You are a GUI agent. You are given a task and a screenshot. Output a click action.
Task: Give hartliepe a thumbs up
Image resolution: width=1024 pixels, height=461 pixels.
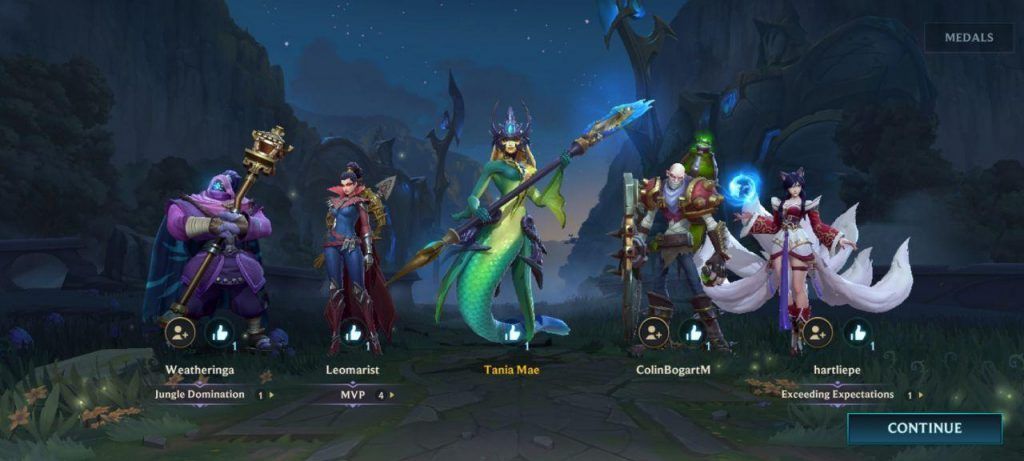(856, 332)
